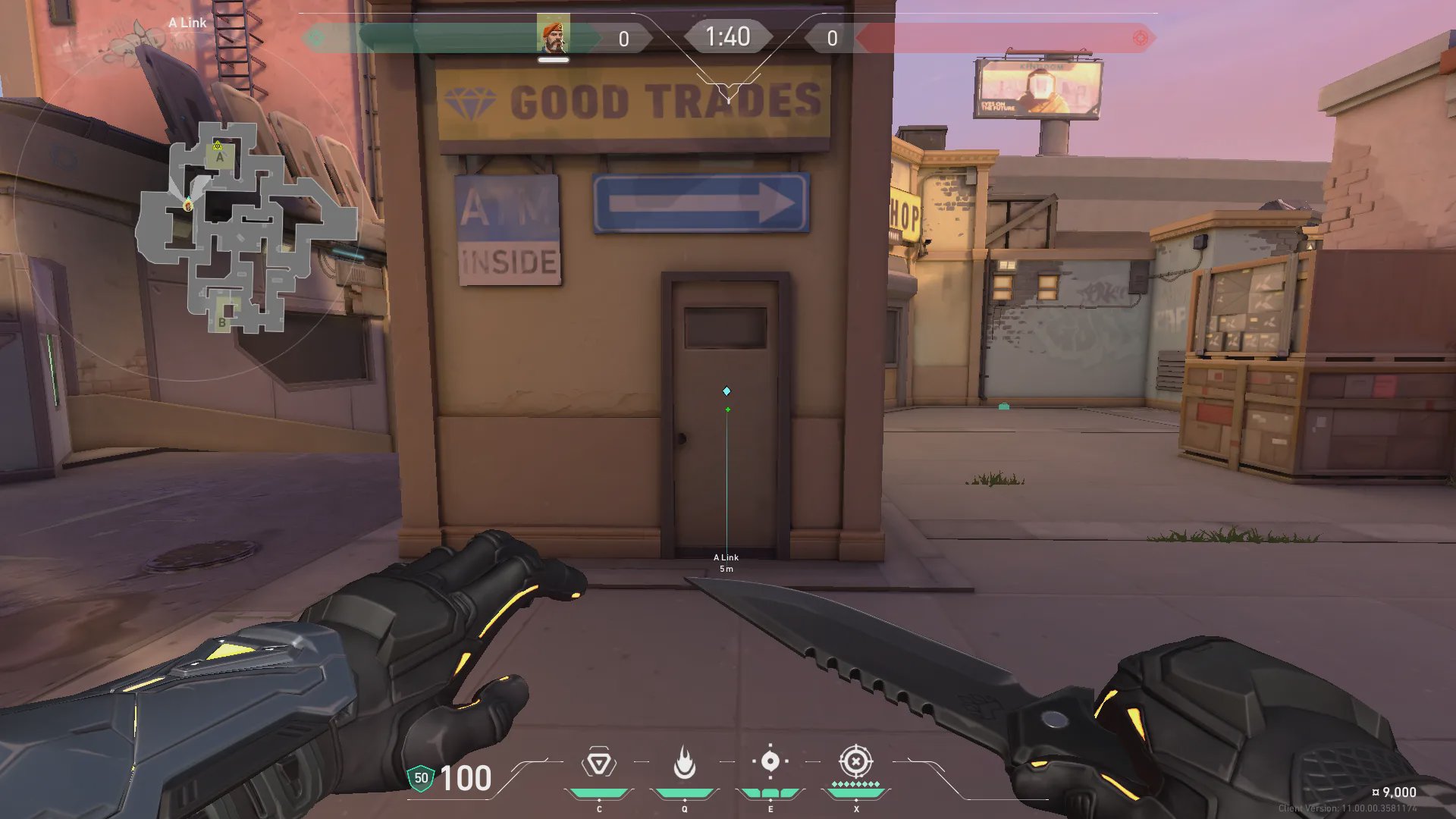Click the A Link ping diamond marker
1456x819 pixels.
(726, 391)
